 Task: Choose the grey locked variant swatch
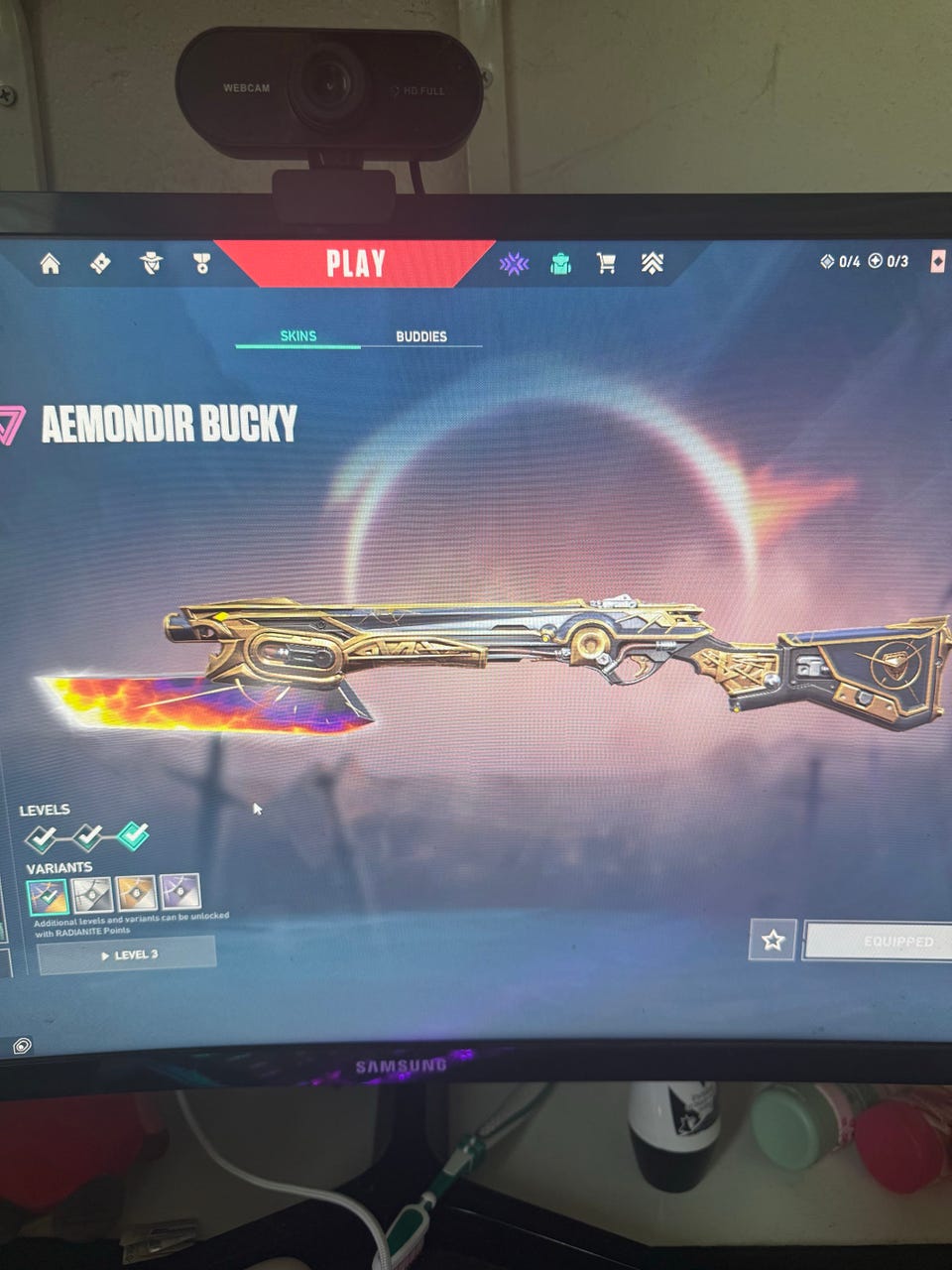click(x=92, y=895)
